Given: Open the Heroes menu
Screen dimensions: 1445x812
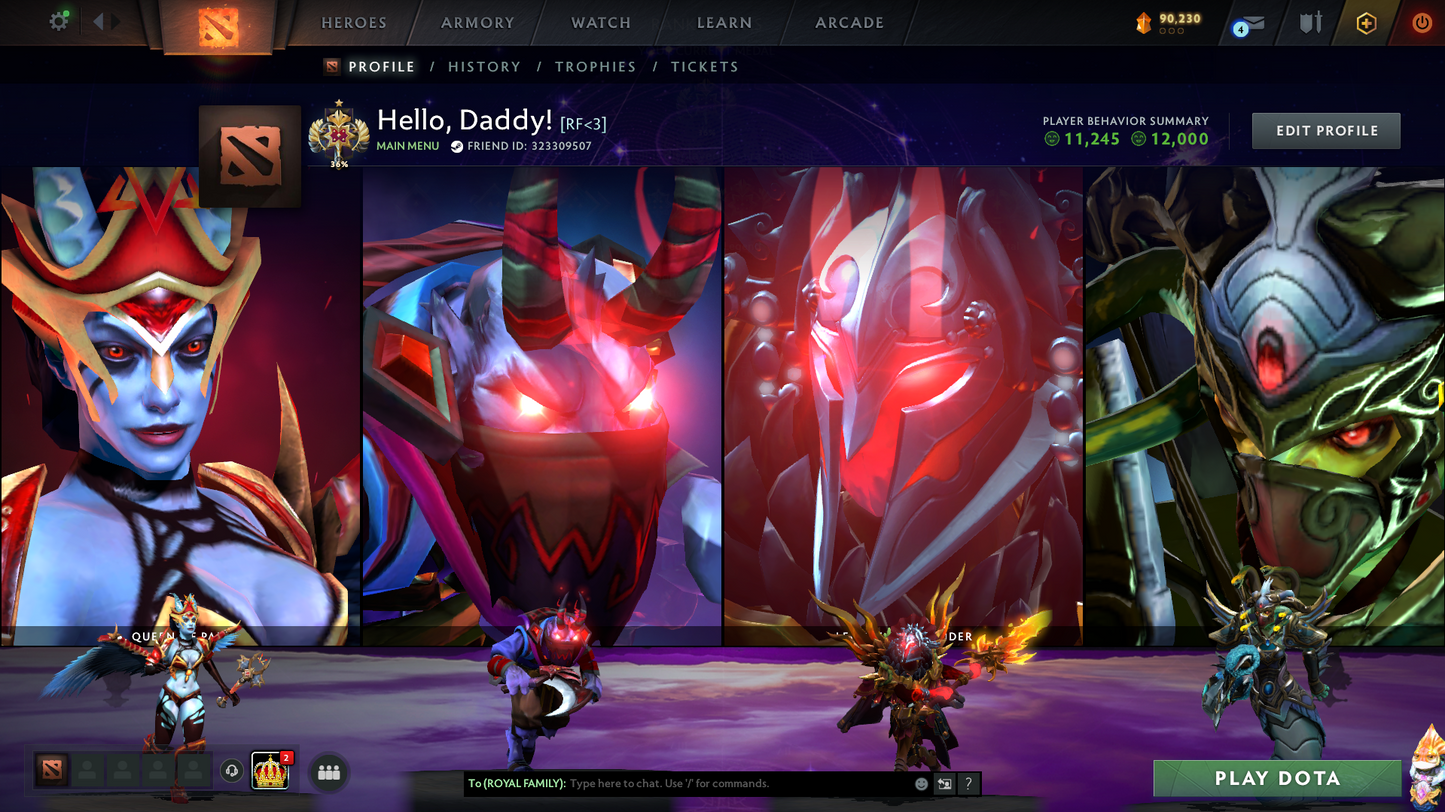Looking at the screenshot, I should [x=354, y=23].
